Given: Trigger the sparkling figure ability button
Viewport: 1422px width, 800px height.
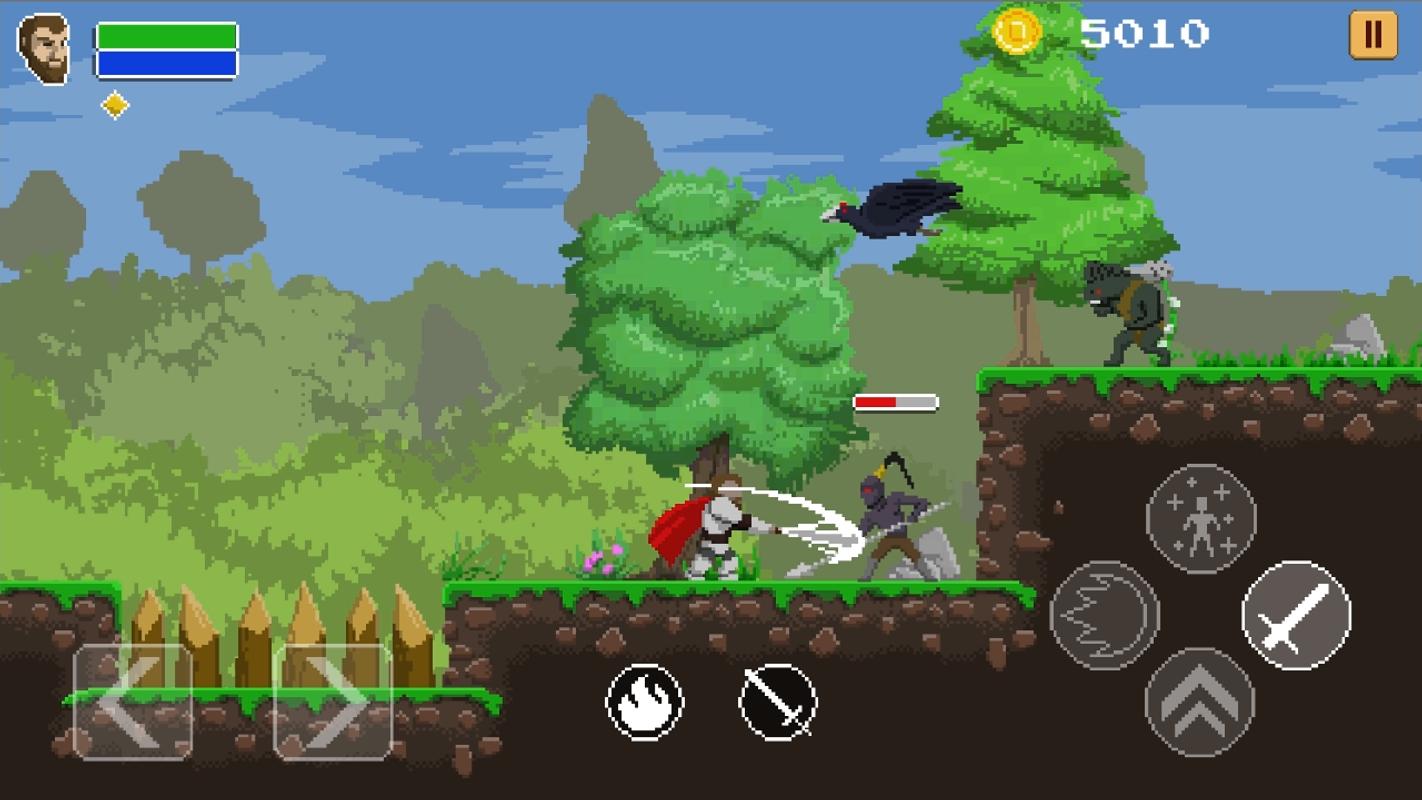Looking at the screenshot, I should pyautogui.click(x=1200, y=519).
